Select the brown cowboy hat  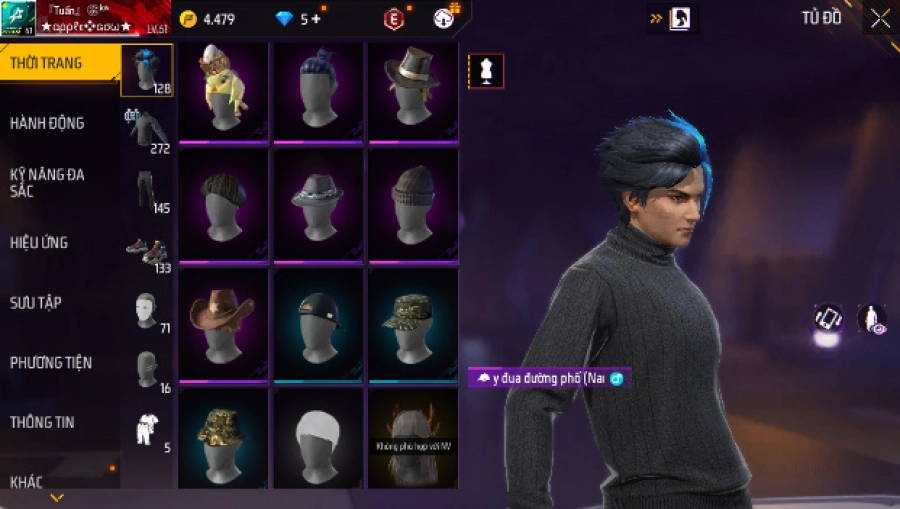tap(222, 325)
